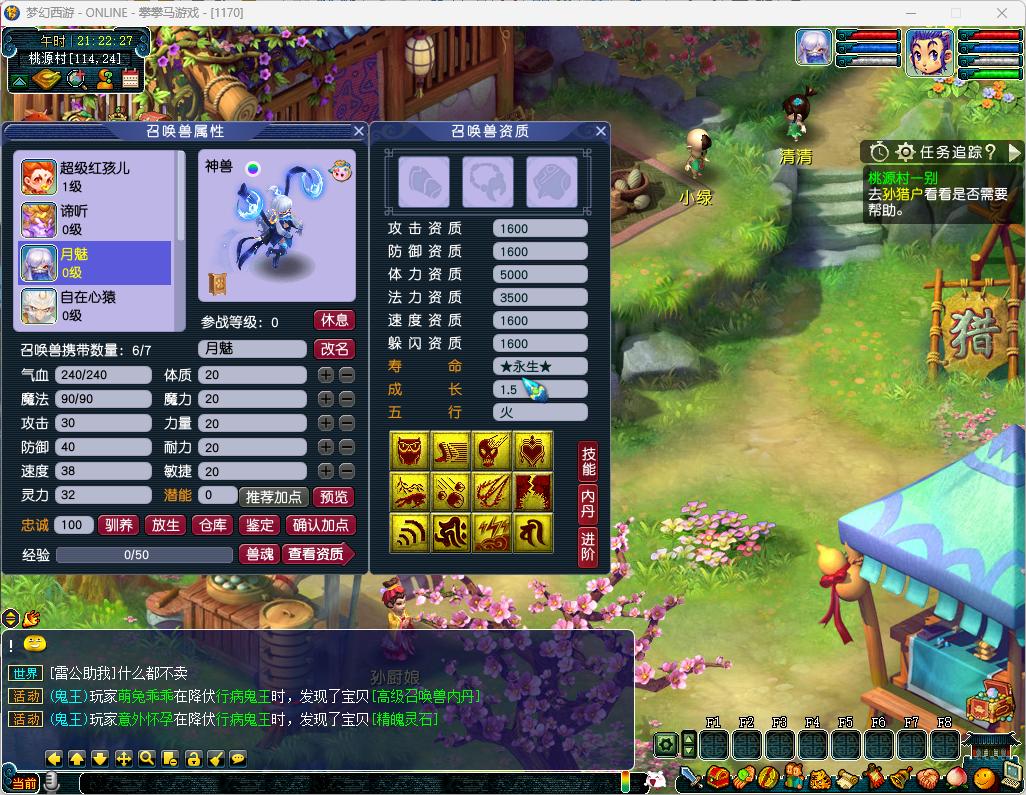Screen dimensions: 1026x795
Task: Select 谛听 in the pet list
Action: pos(95,220)
